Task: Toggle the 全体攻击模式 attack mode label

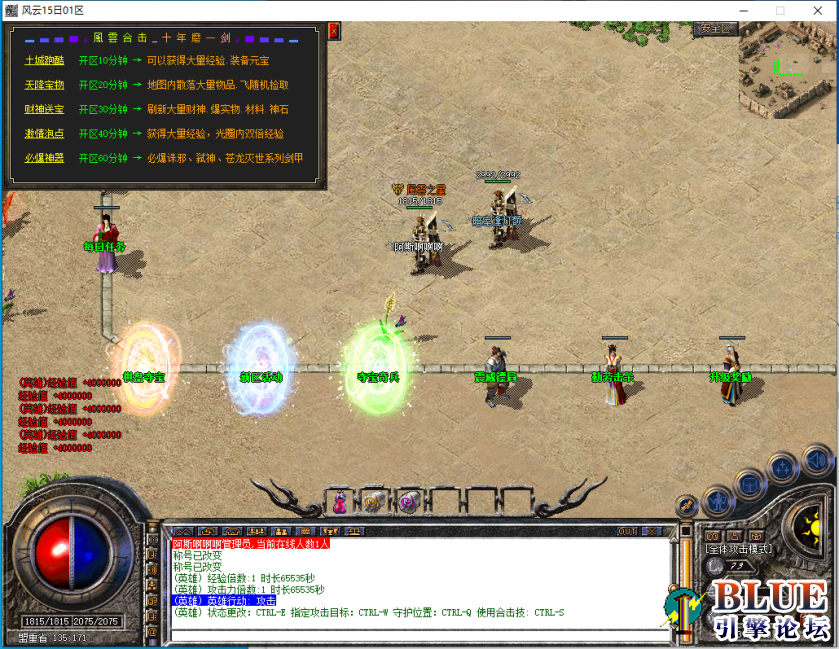Action: [x=737, y=549]
